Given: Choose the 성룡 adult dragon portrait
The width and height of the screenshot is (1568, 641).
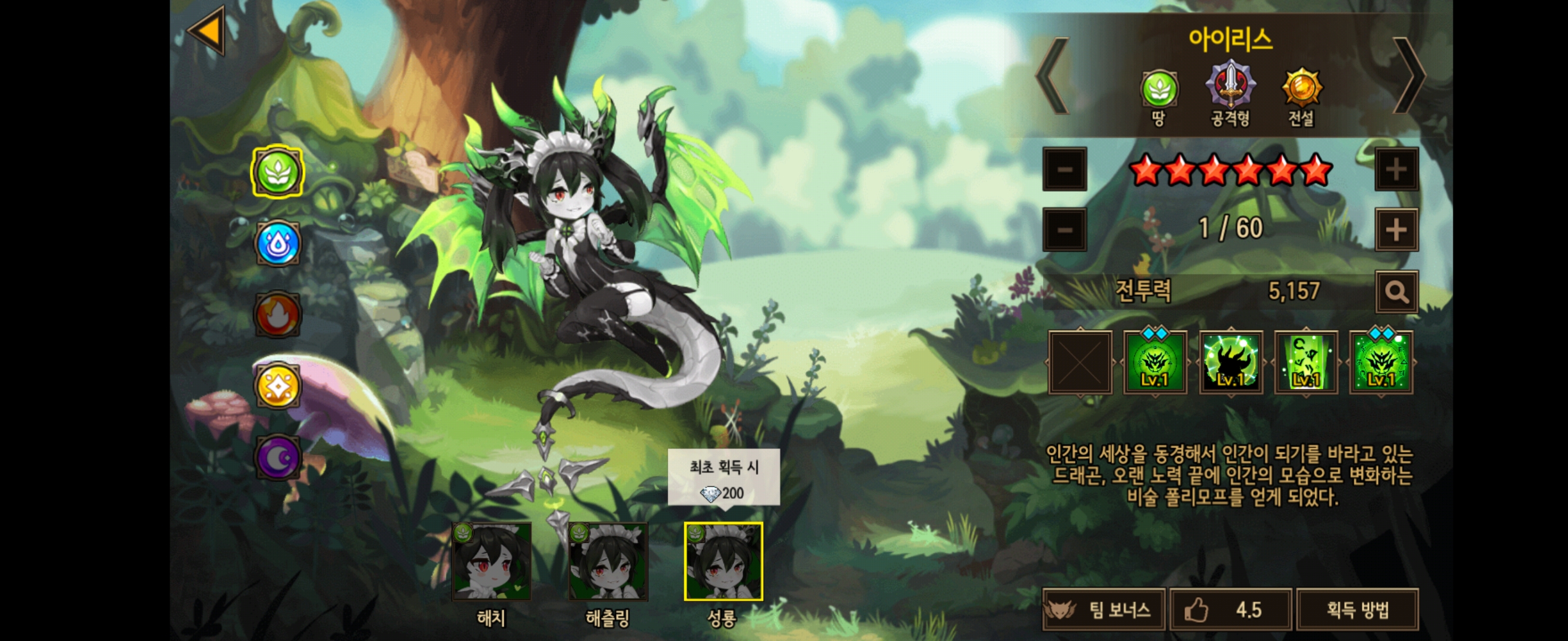Looking at the screenshot, I should (723, 562).
